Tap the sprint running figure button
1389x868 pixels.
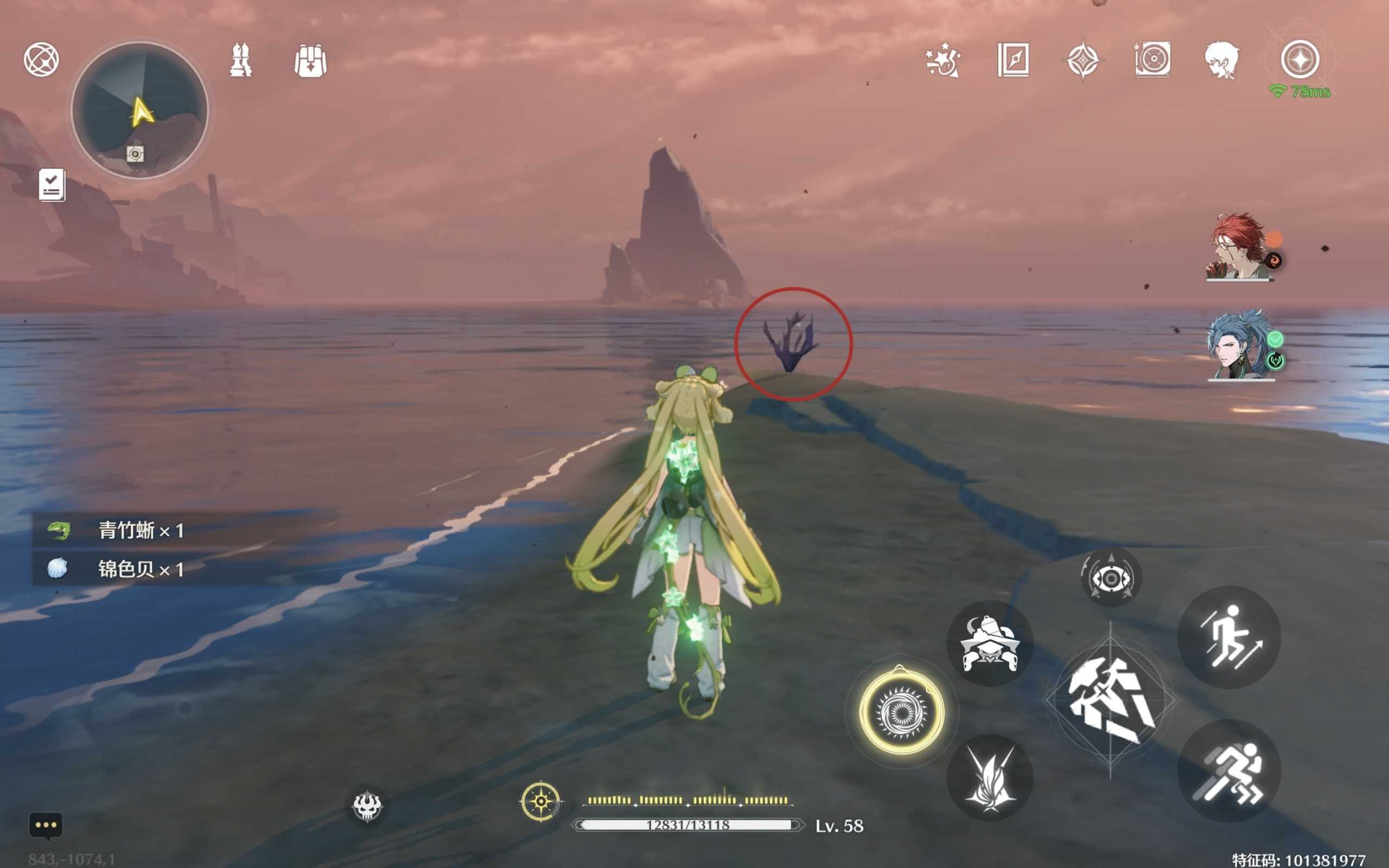pos(1229,771)
